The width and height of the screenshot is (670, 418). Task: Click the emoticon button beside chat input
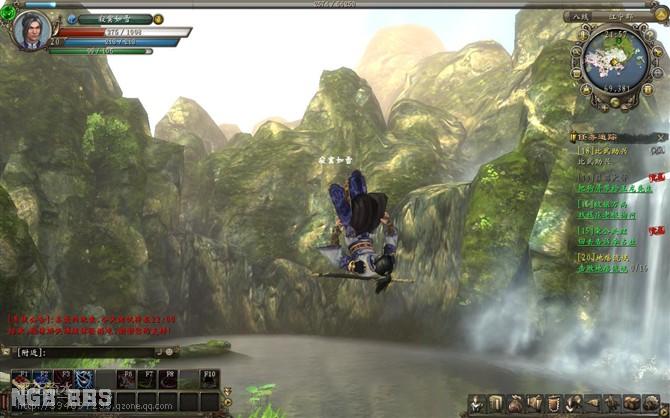point(170,352)
